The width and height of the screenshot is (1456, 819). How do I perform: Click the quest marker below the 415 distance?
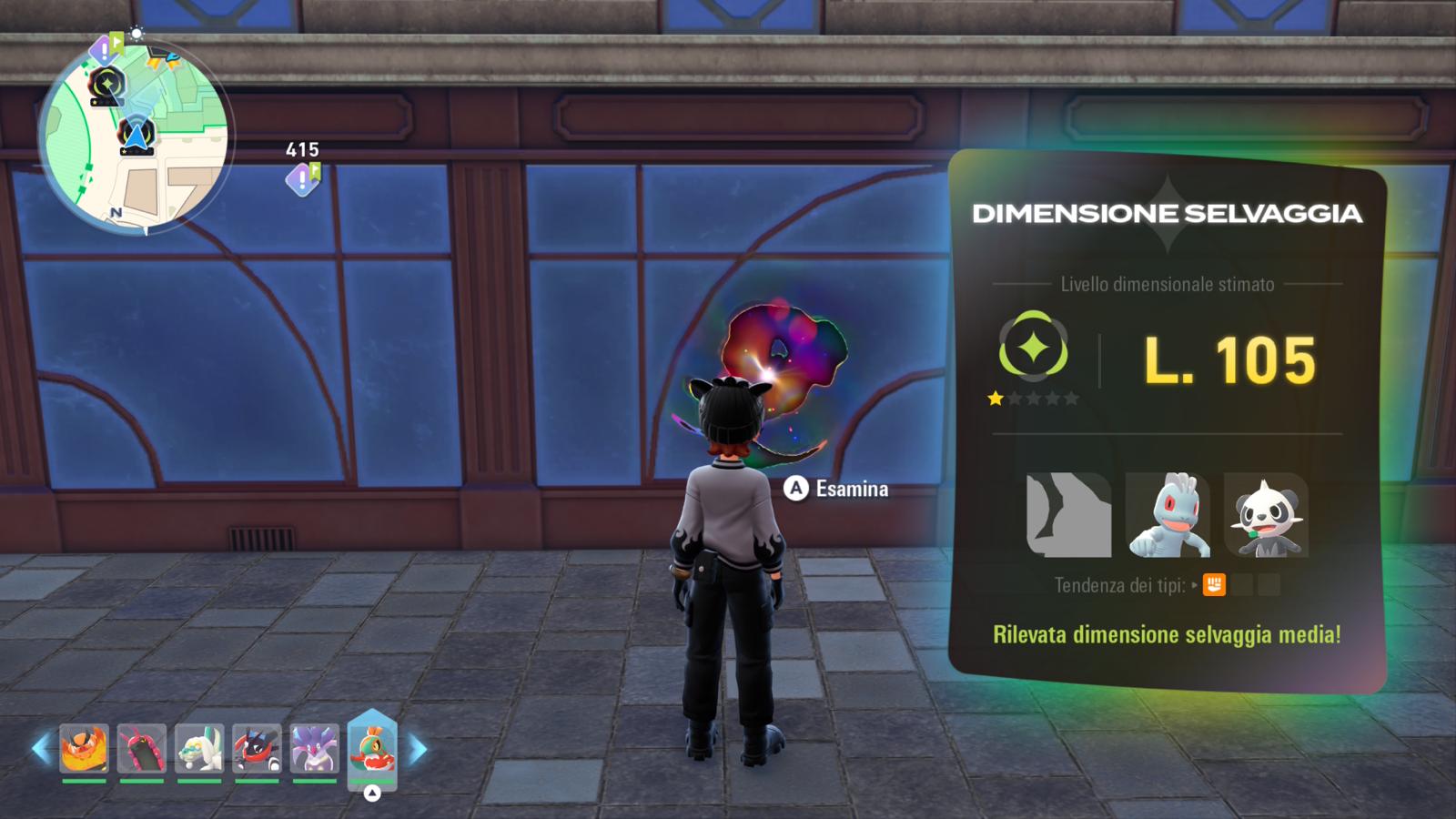tap(302, 179)
